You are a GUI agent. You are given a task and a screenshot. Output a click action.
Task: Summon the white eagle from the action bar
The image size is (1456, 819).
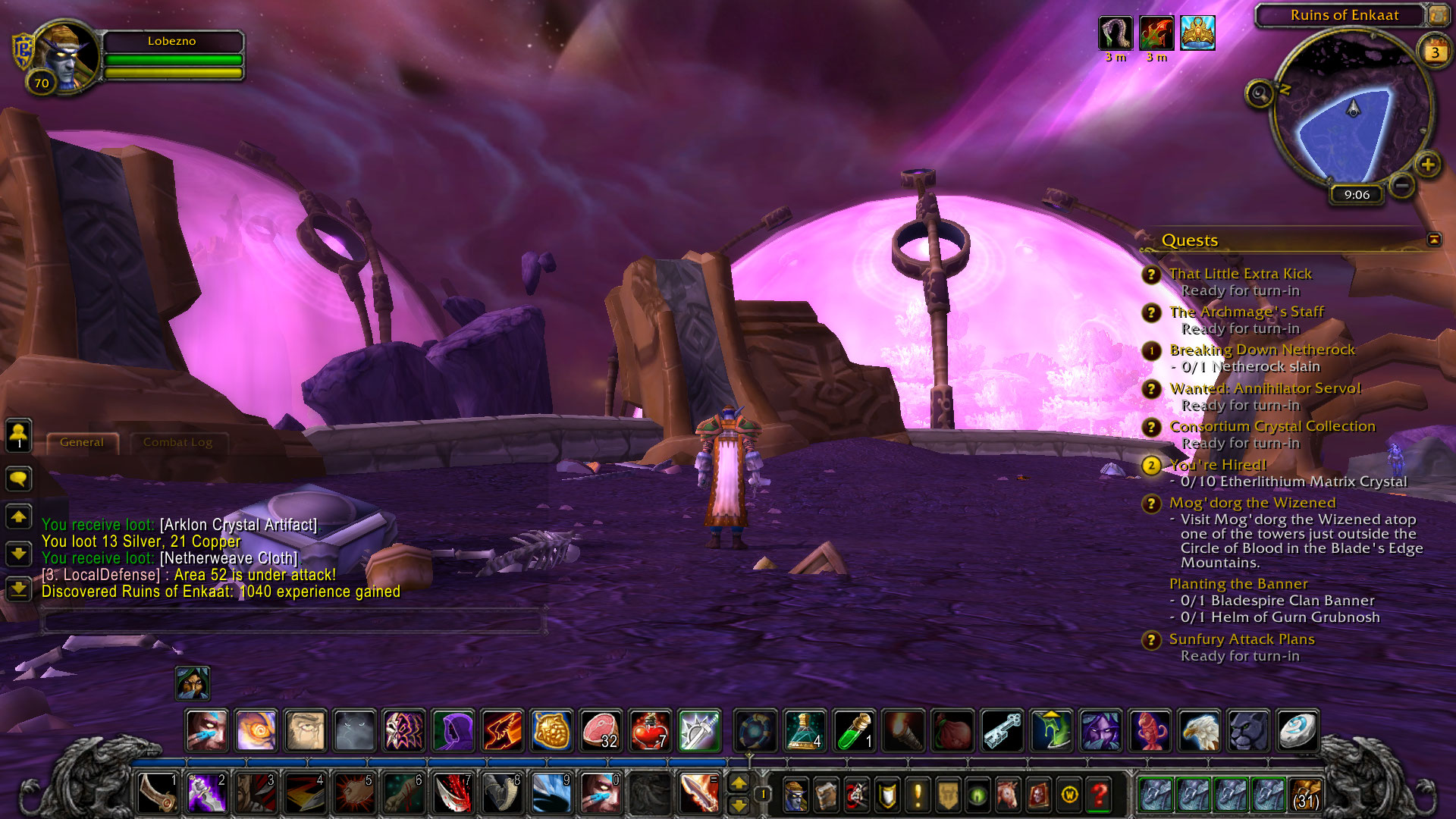point(1200,731)
